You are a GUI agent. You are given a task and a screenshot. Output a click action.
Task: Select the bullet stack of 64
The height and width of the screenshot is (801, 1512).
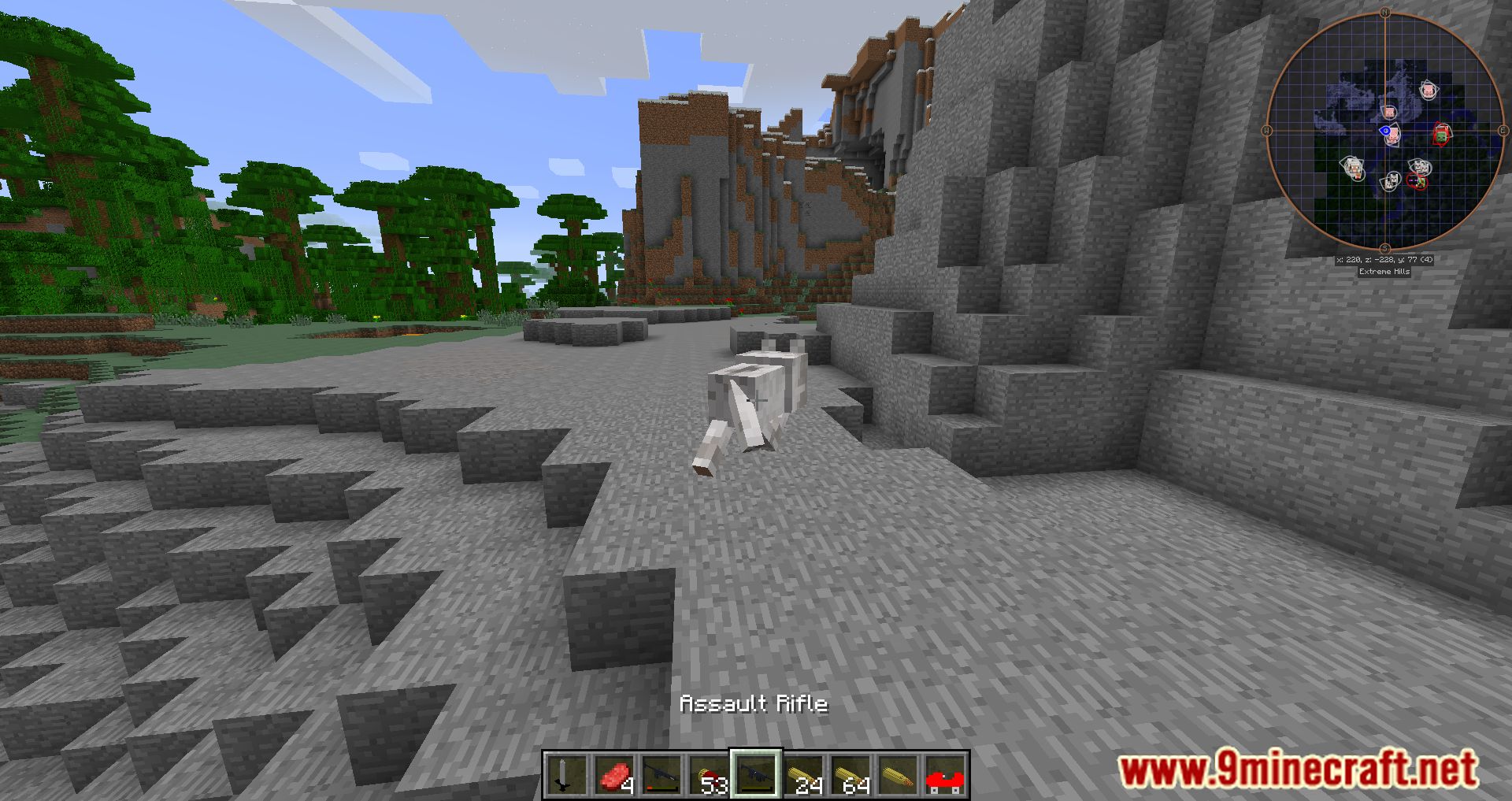(850, 775)
